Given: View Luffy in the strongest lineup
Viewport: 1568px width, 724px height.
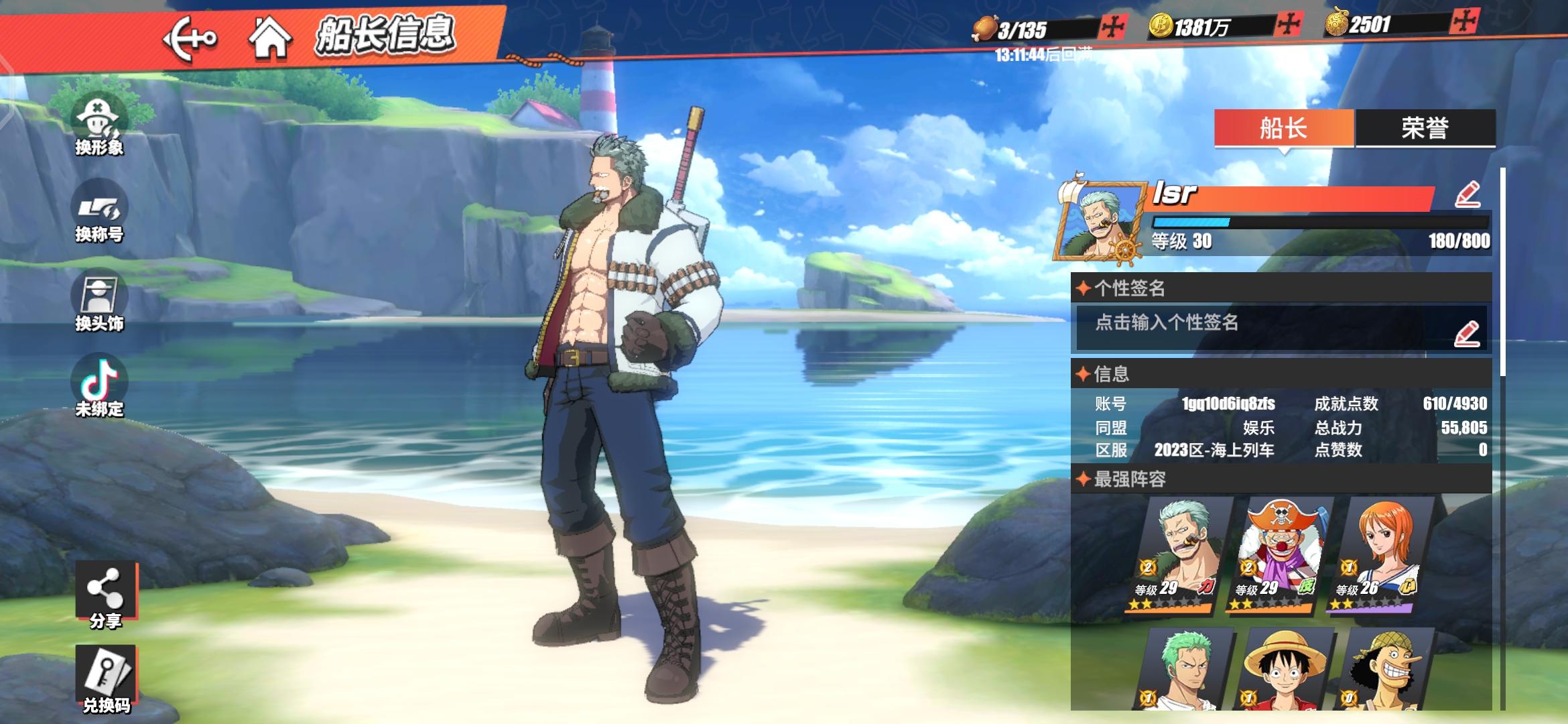Looking at the screenshot, I should pyautogui.click(x=1283, y=669).
